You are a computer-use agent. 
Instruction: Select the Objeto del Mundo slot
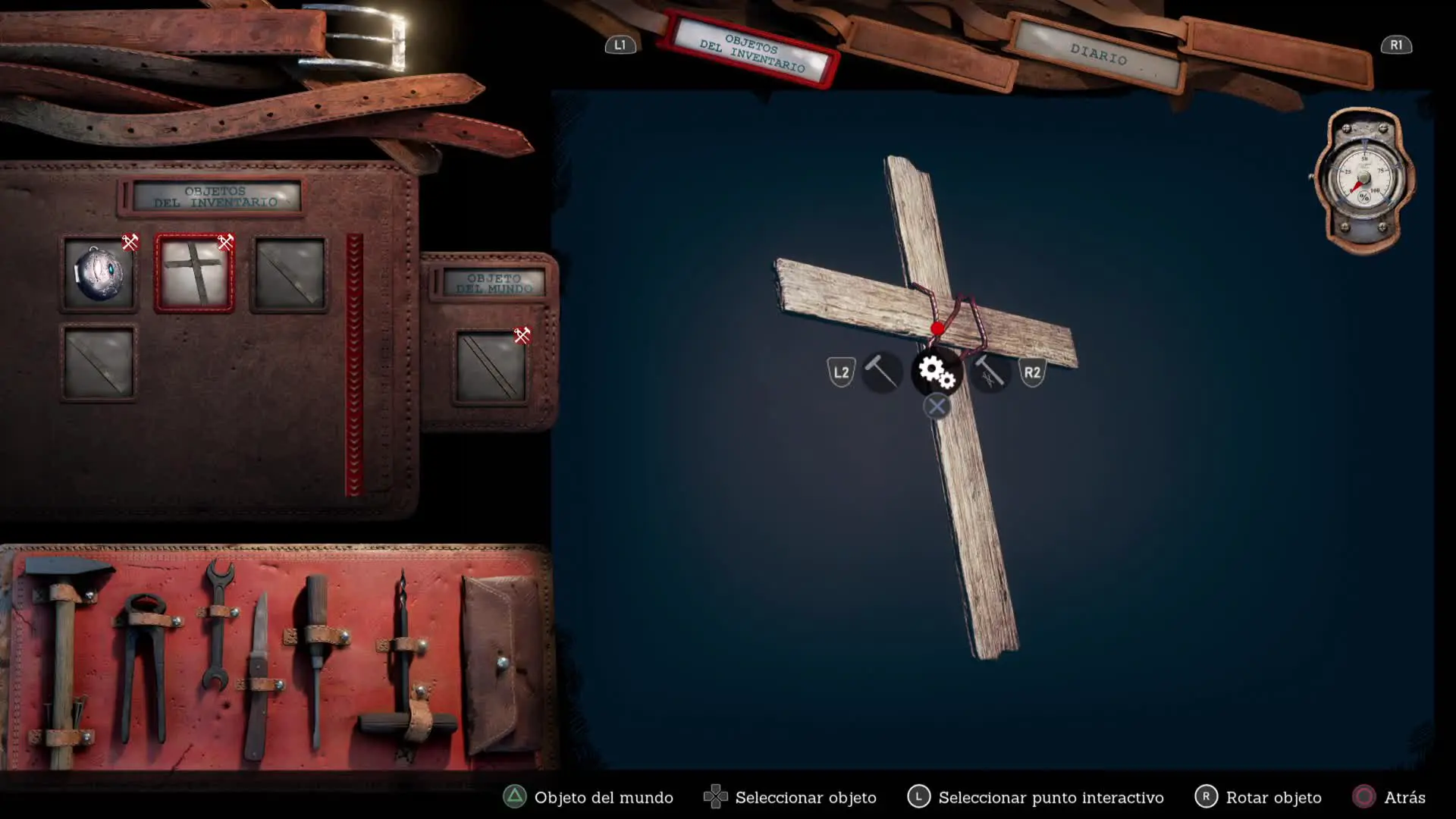click(x=491, y=367)
